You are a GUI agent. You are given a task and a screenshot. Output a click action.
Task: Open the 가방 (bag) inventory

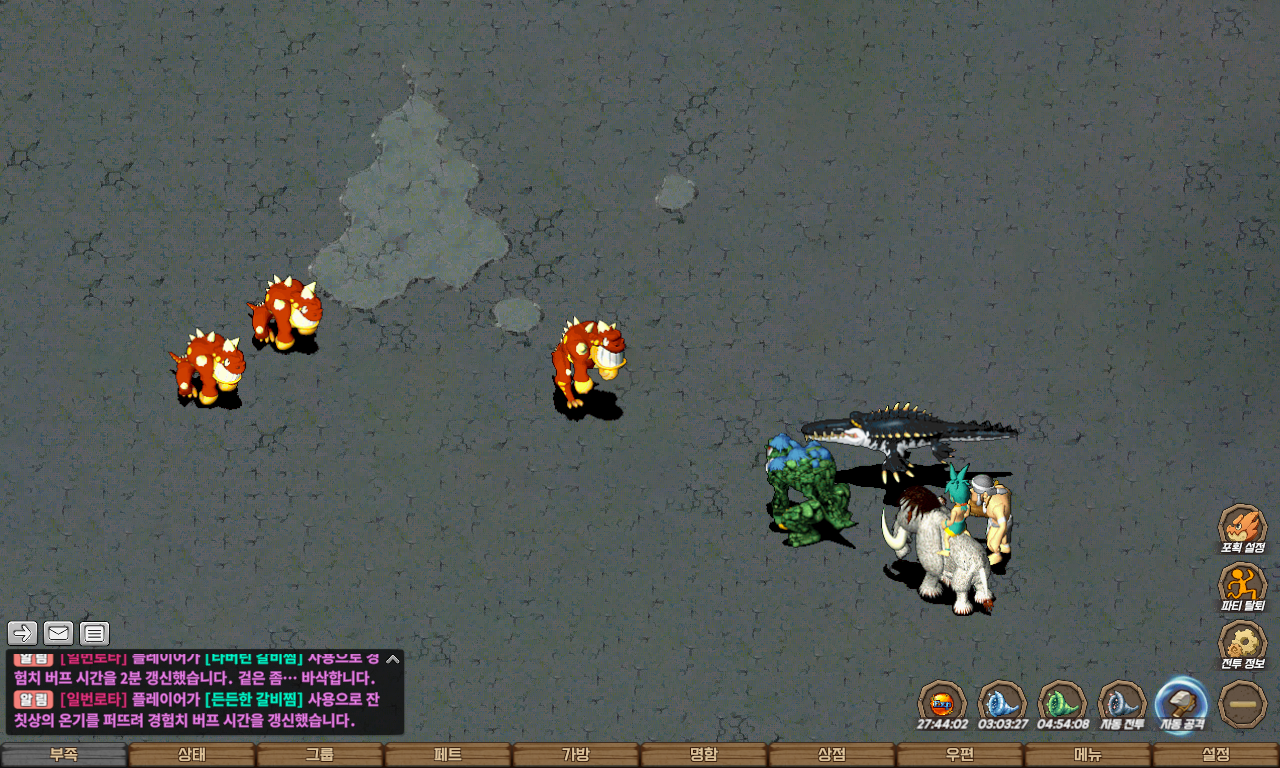[x=576, y=755]
